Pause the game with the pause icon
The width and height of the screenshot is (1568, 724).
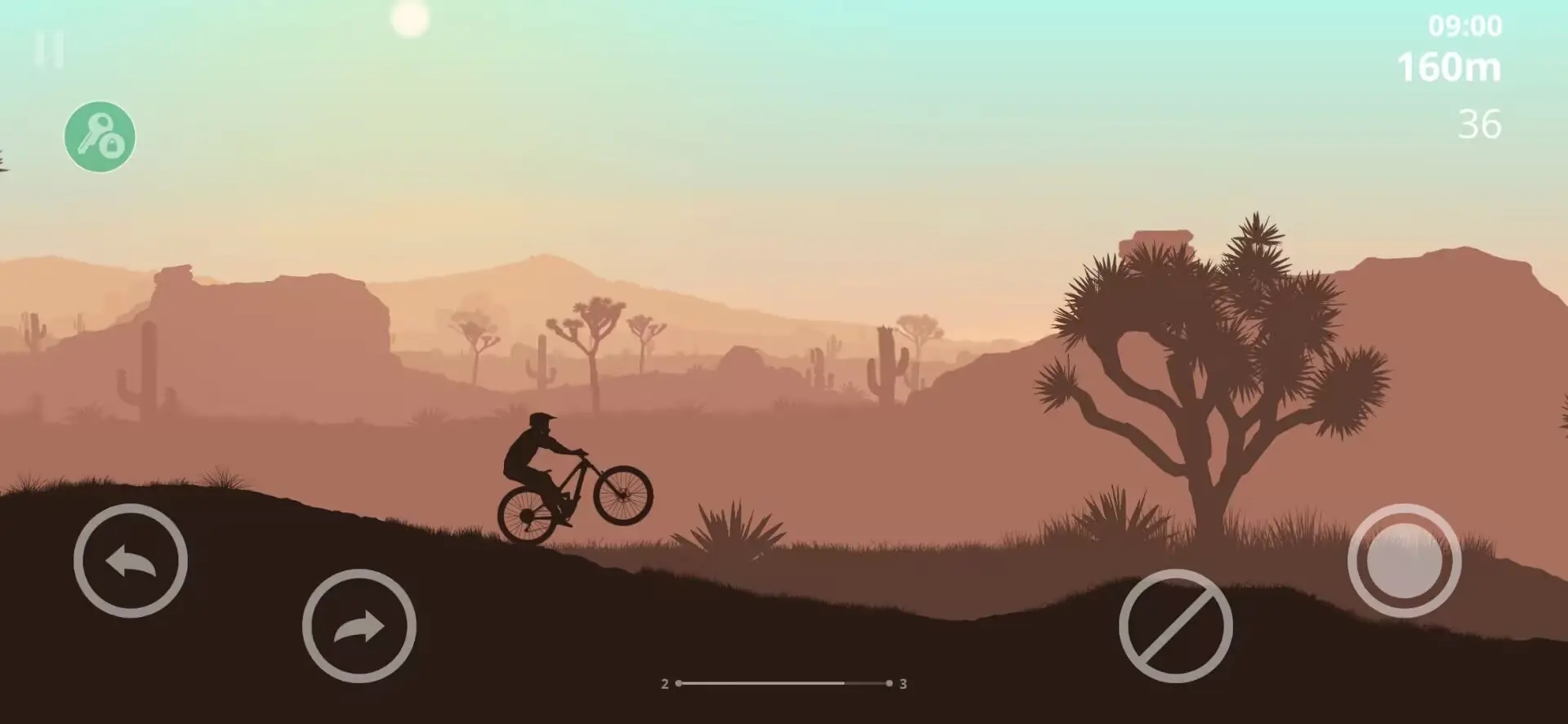(x=49, y=50)
